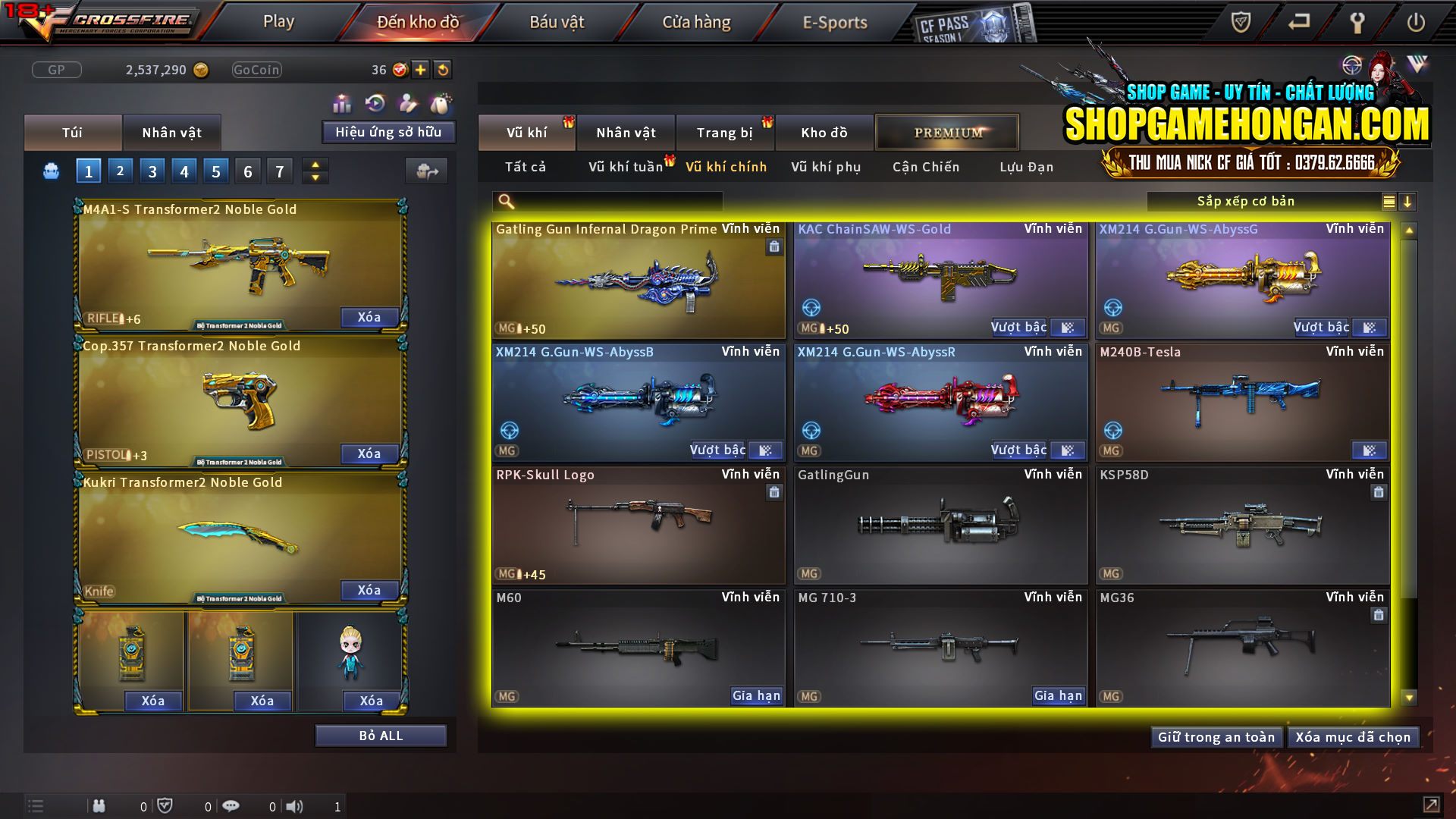Click the gift transfer icon beside page numbers
This screenshot has height=819, width=1456.
point(427,171)
